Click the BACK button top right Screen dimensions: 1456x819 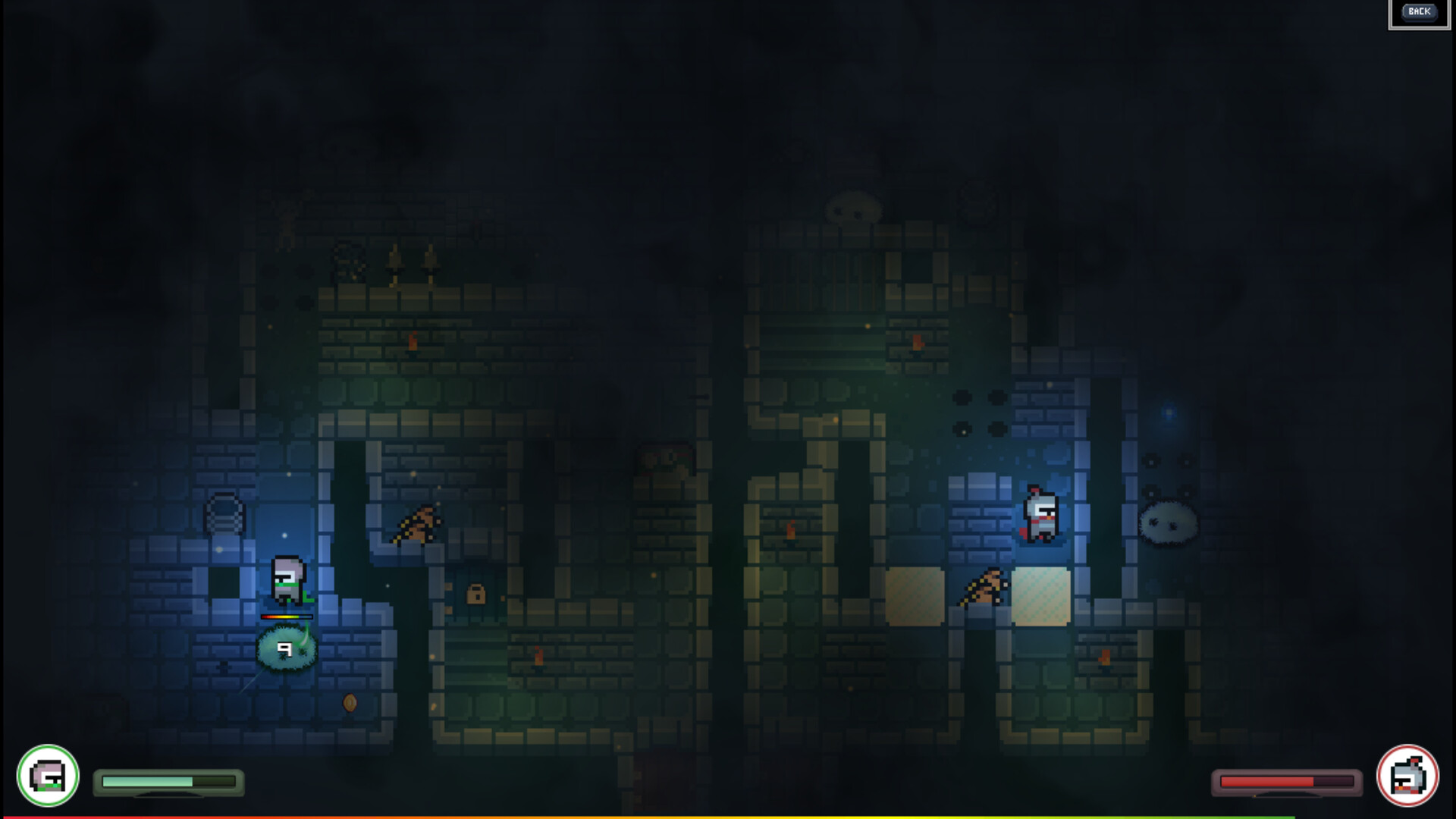coord(1418,11)
